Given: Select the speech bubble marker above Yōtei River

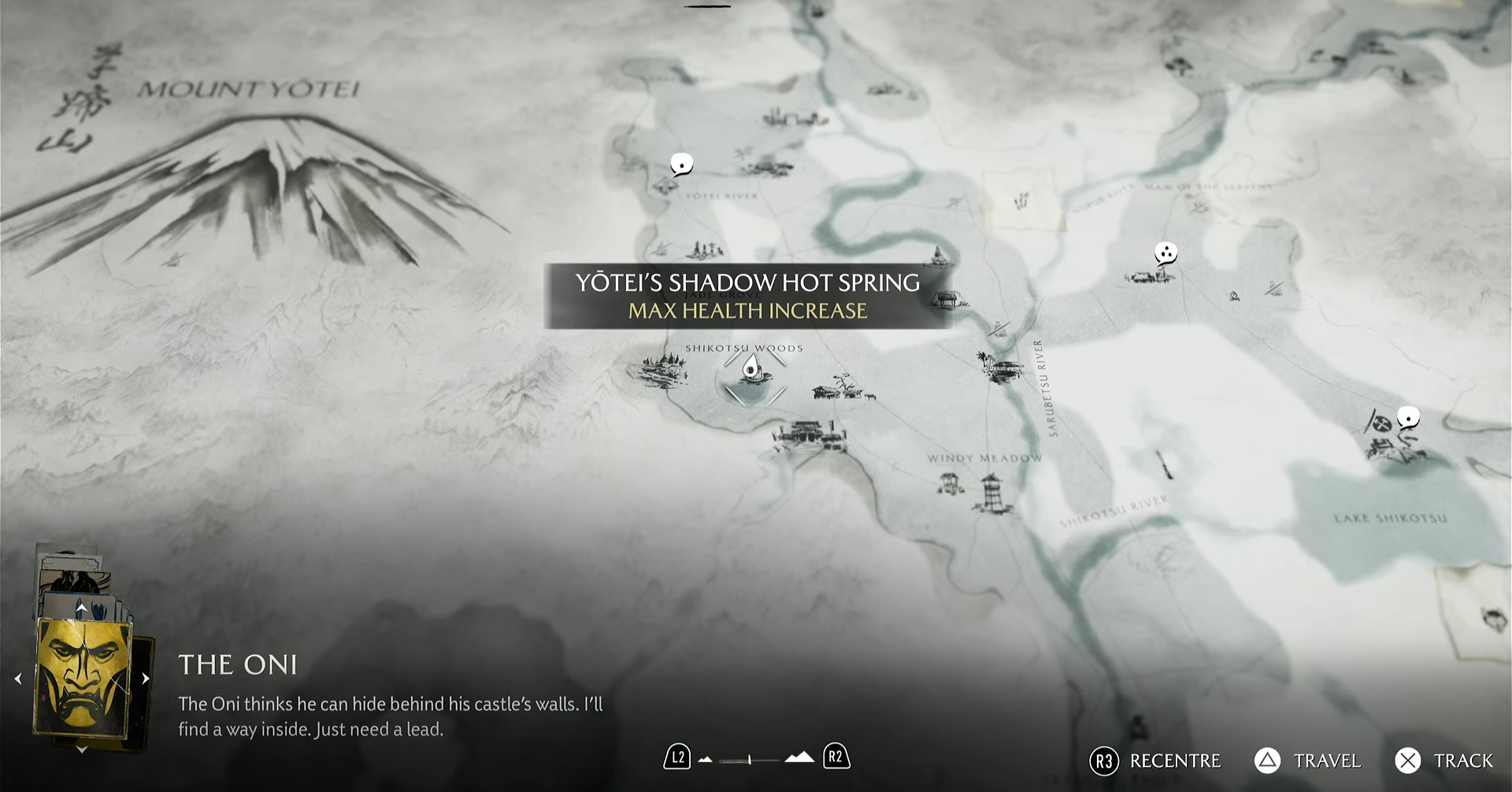Looking at the screenshot, I should 681,165.
